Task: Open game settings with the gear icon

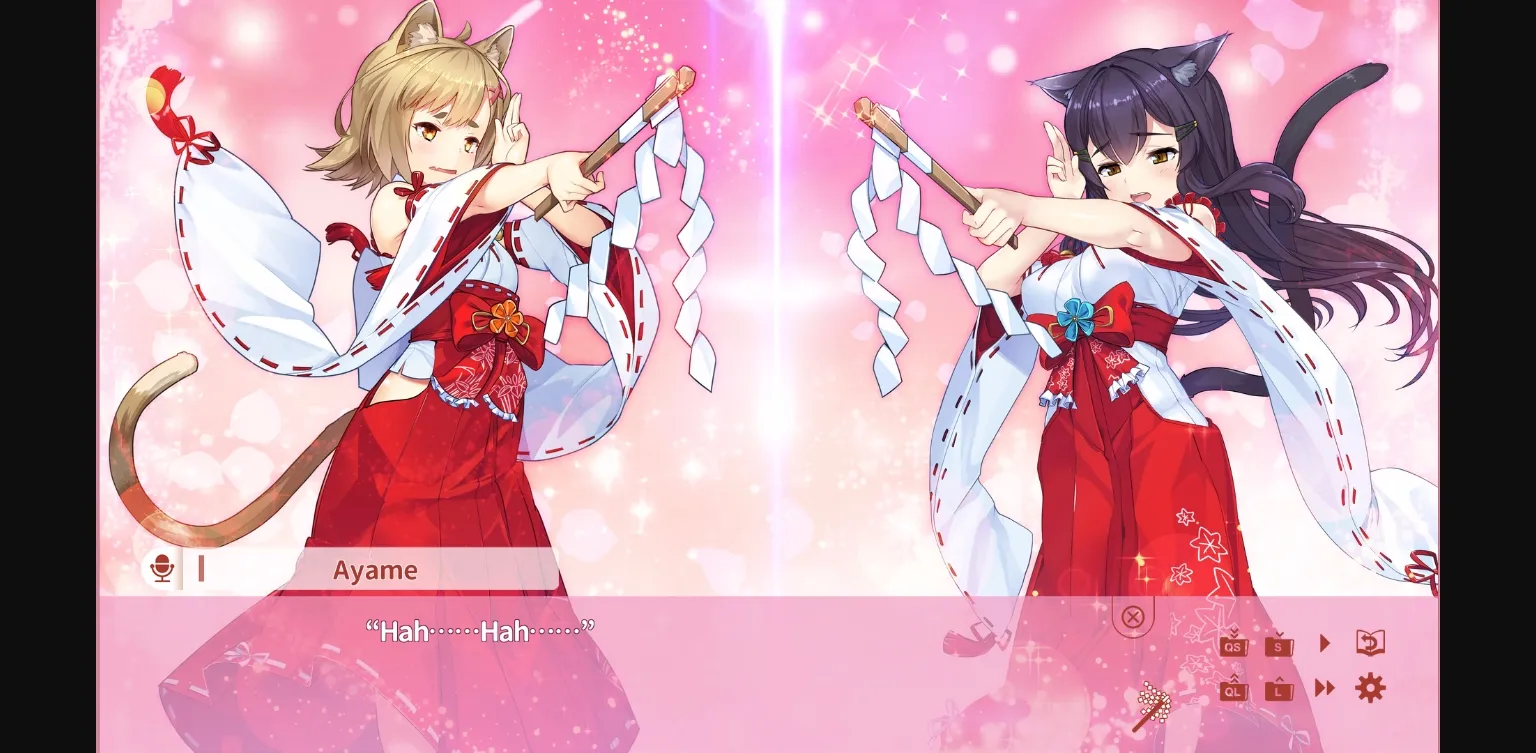Action: 1371,688
